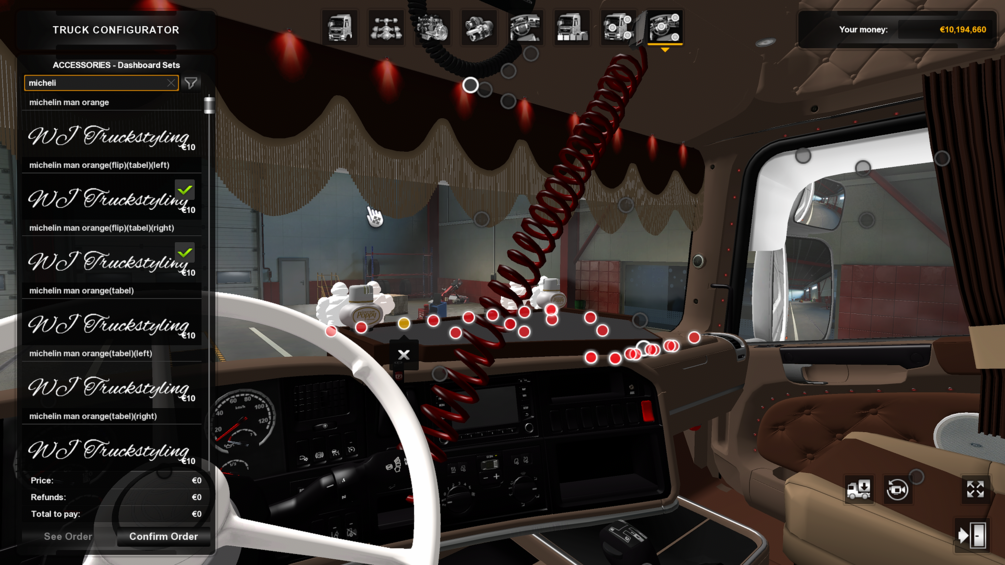Click the truck download preset icon

858,490
